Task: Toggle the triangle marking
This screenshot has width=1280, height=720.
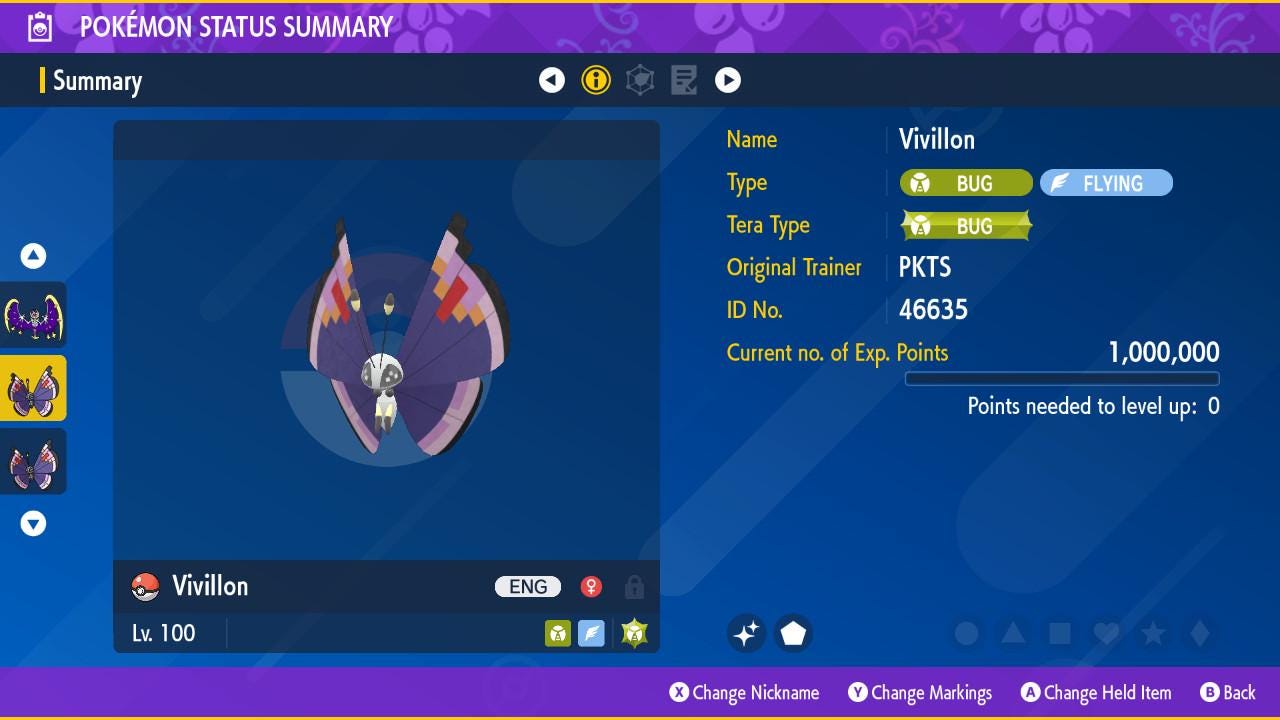Action: pyautogui.click(x=1013, y=633)
